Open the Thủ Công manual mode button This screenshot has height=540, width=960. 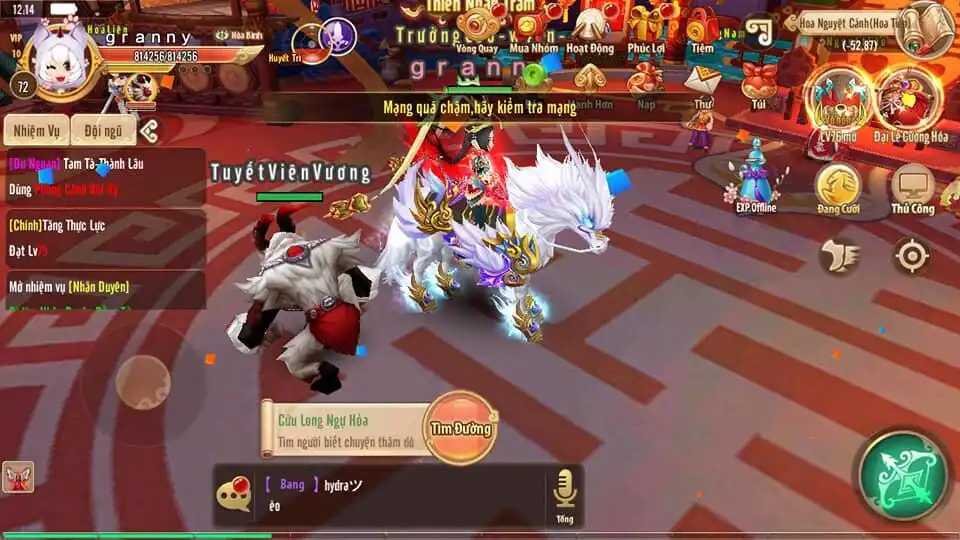pyautogui.click(x=912, y=189)
